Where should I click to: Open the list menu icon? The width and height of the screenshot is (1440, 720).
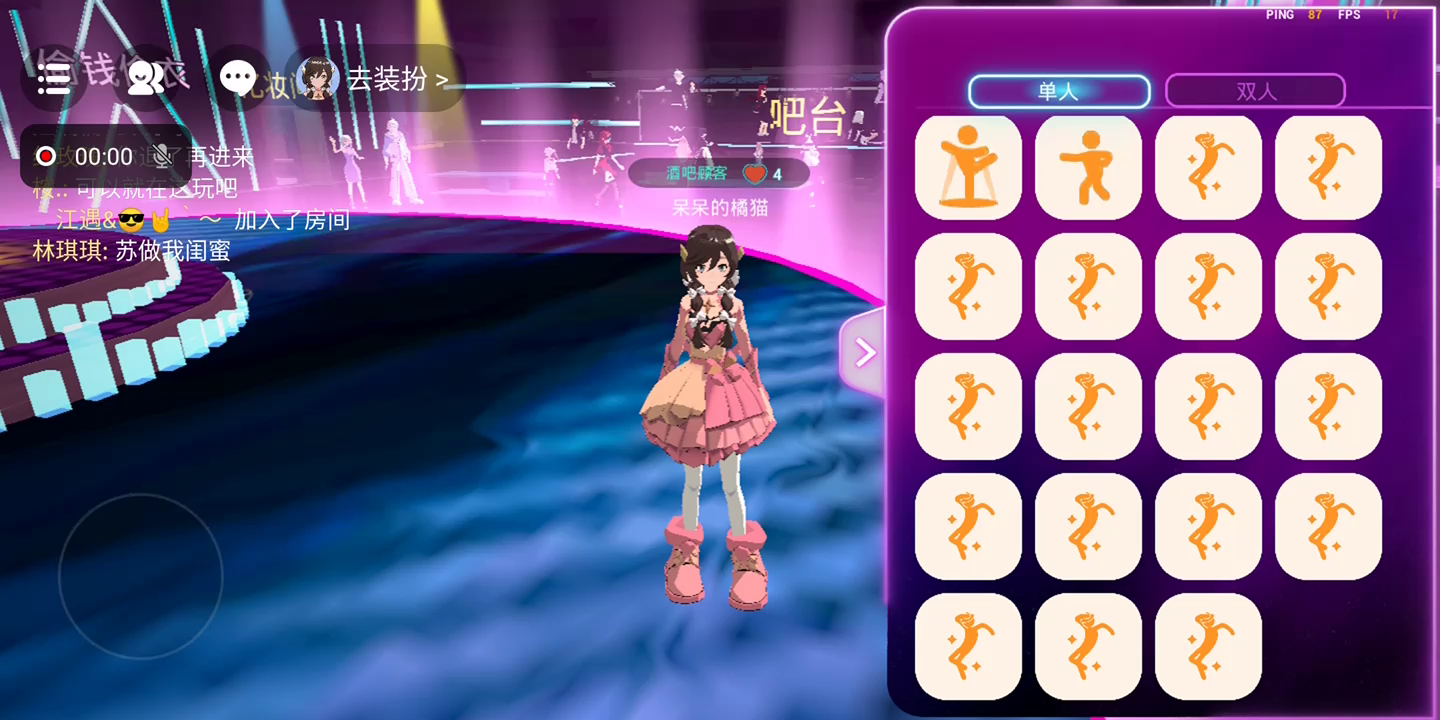[54, 78]
